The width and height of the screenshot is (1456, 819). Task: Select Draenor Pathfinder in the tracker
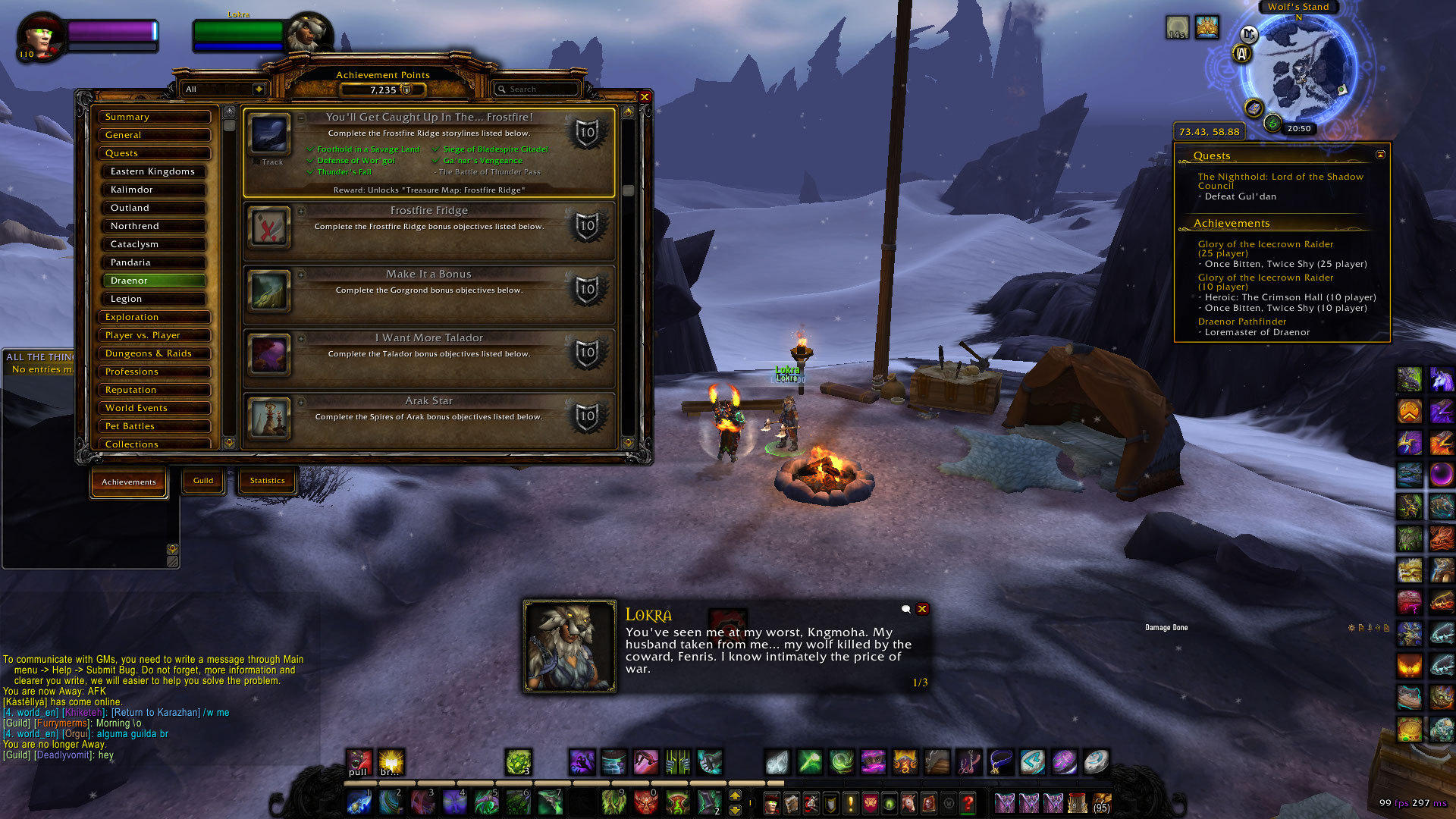(1241, 322)
